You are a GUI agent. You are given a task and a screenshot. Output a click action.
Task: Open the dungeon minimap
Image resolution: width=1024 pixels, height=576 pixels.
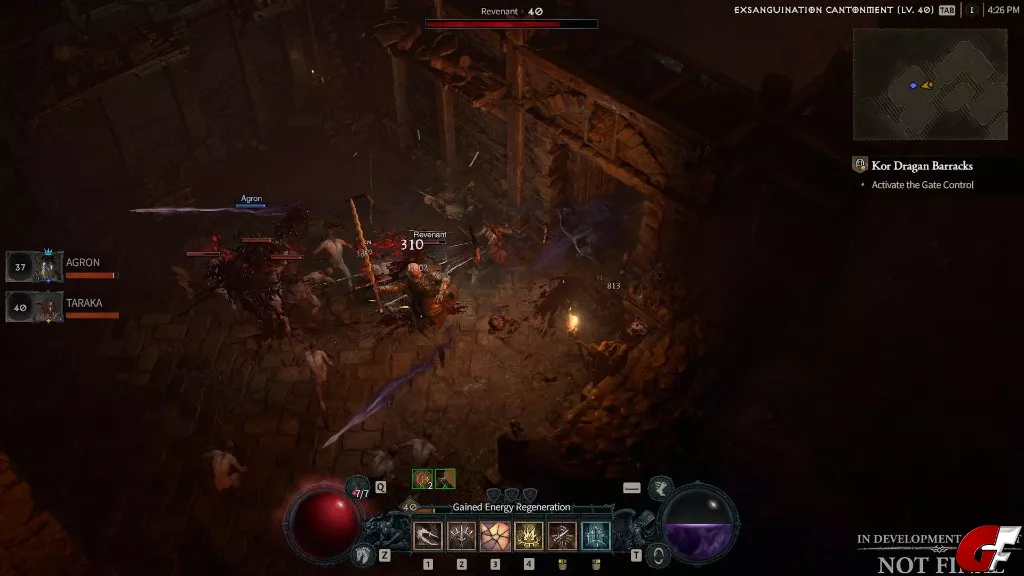929,84
